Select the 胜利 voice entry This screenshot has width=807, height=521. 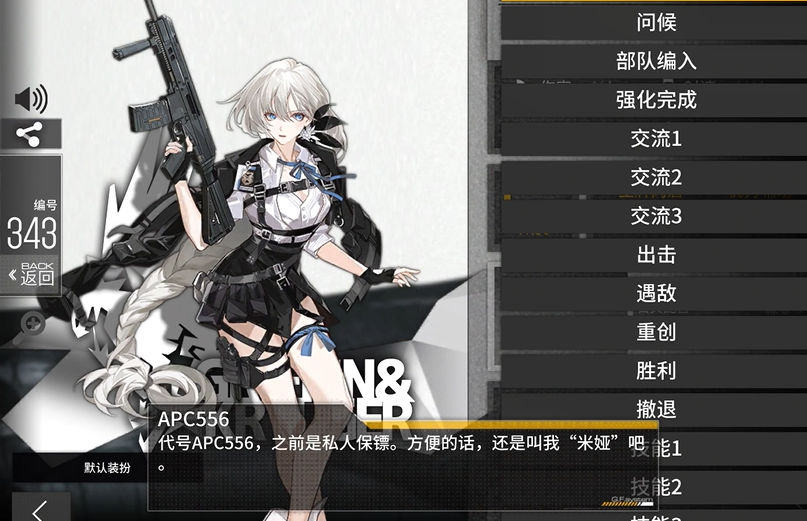click(x=655, y=371)
